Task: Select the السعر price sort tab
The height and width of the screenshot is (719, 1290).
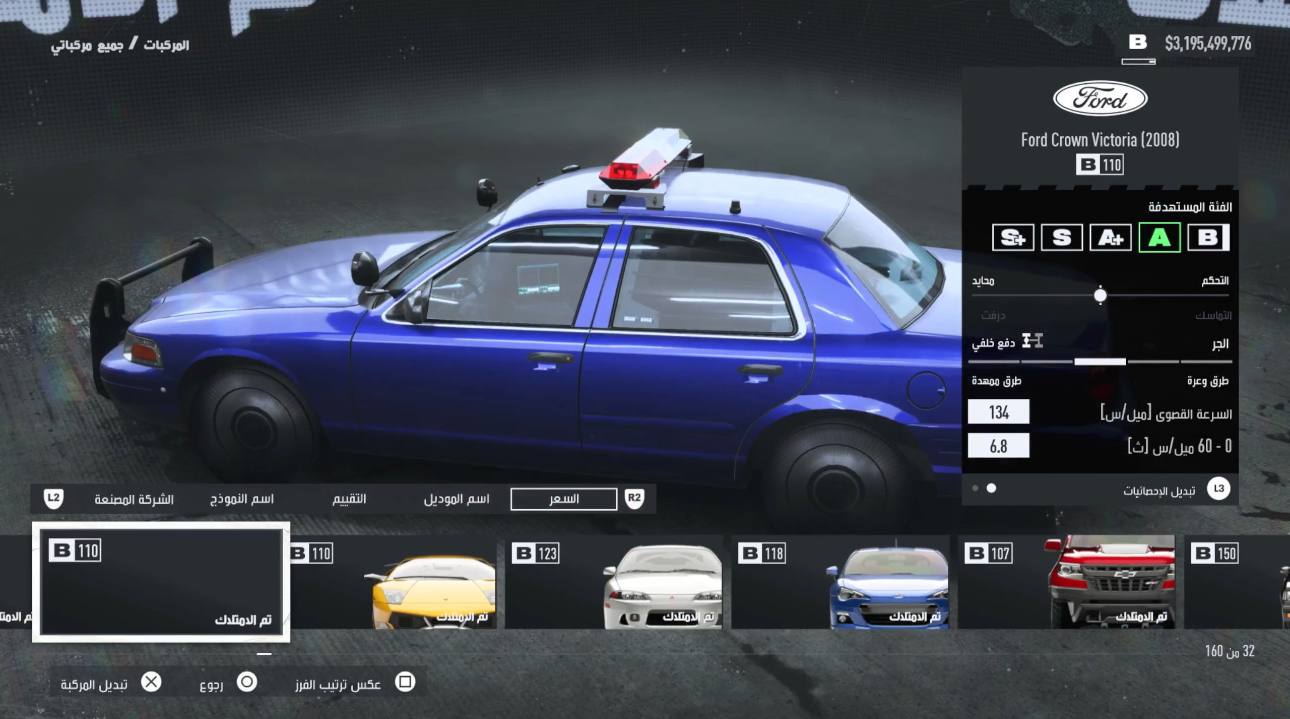Action: click(x=564, y=499)
